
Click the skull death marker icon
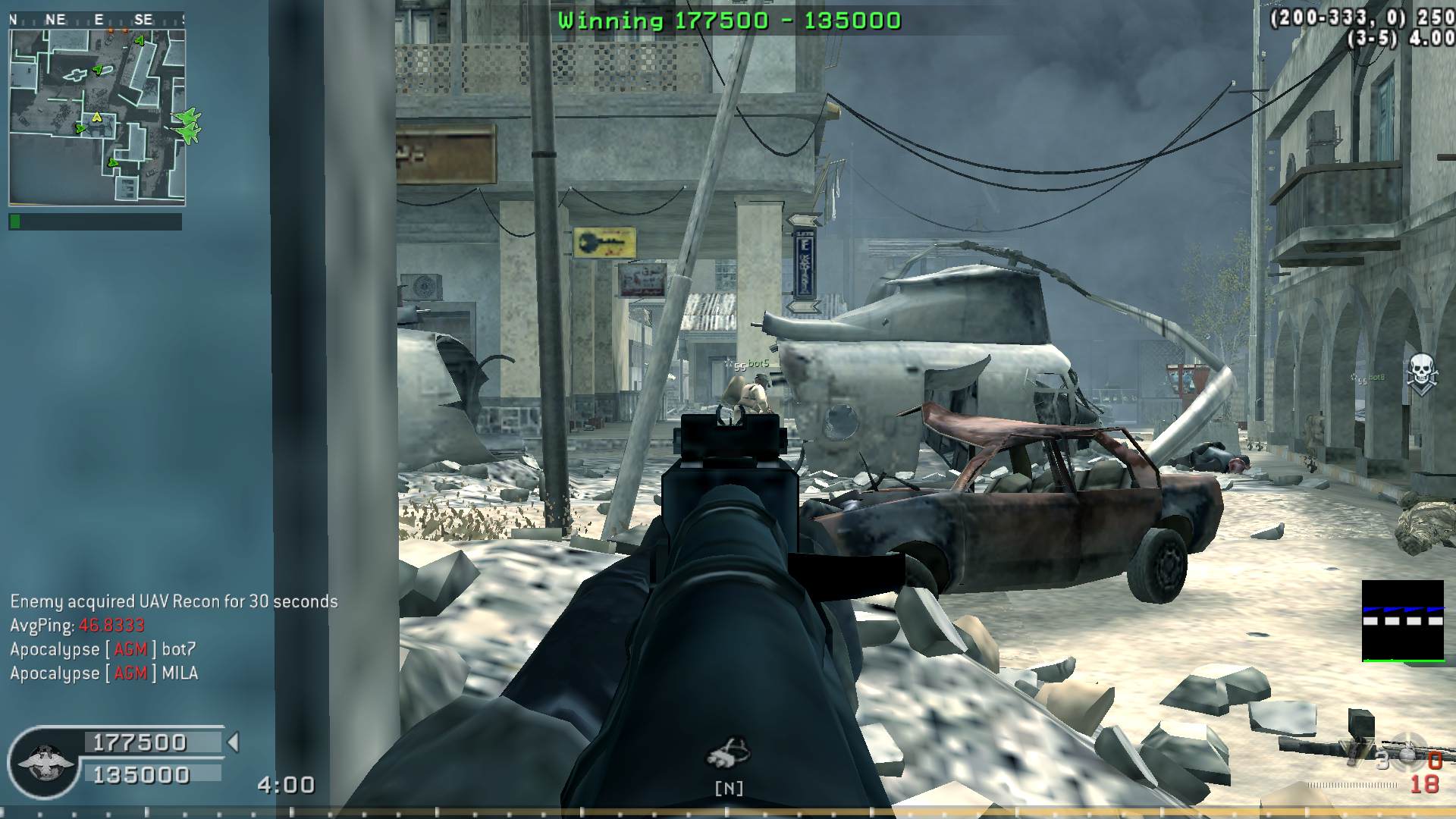(x=1421, y=373)
